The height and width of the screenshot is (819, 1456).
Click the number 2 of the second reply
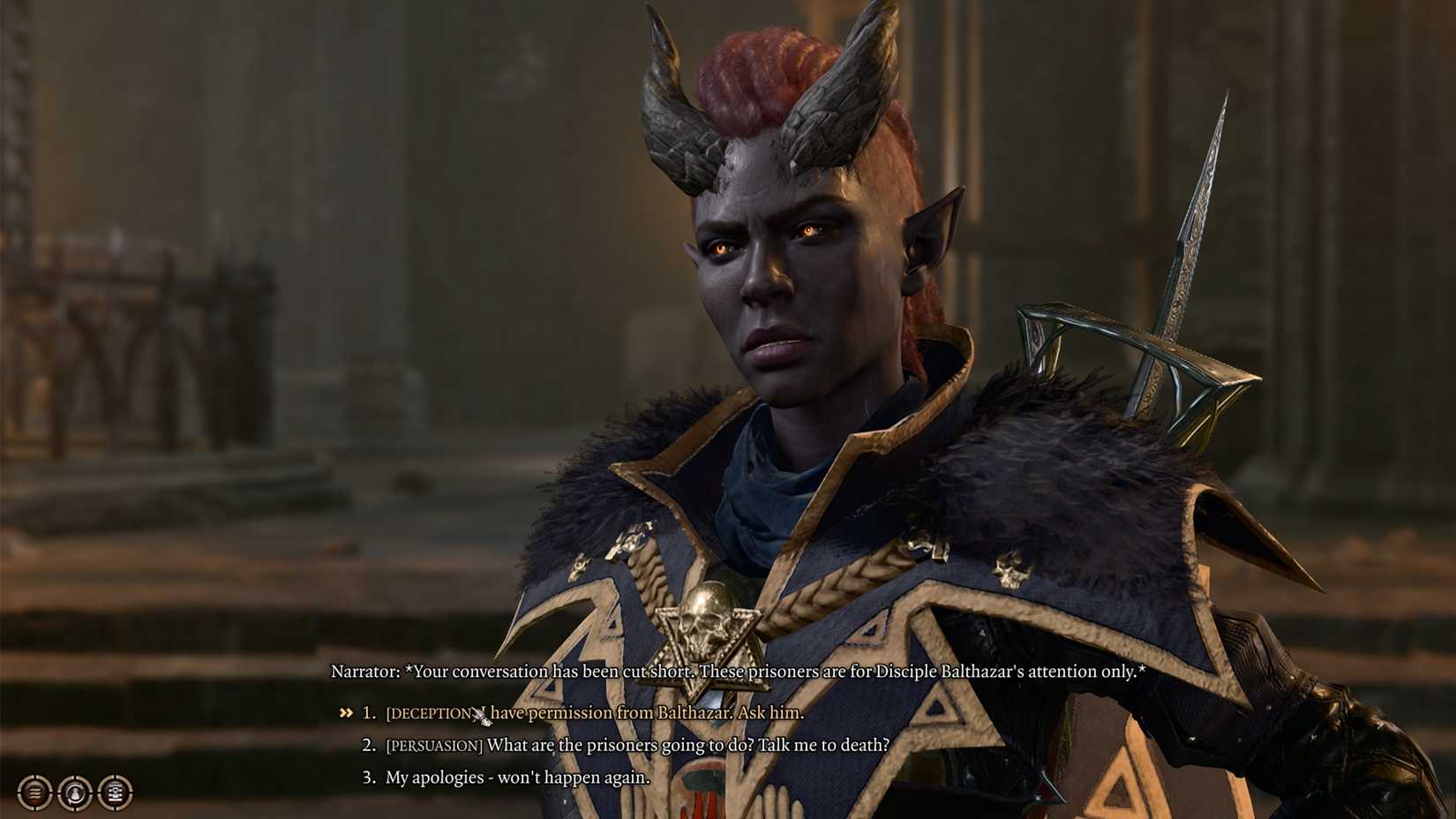pos(368,746)
